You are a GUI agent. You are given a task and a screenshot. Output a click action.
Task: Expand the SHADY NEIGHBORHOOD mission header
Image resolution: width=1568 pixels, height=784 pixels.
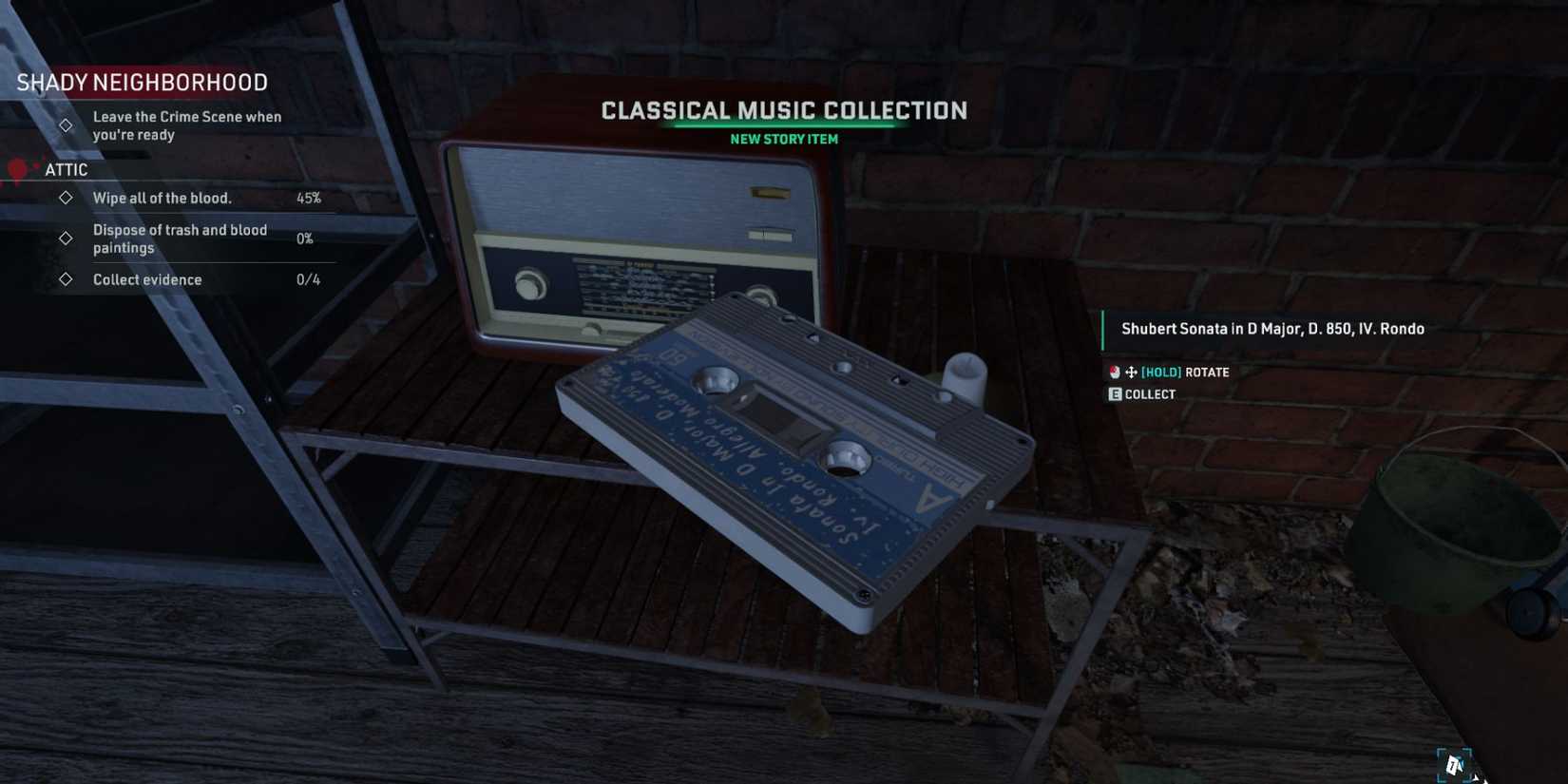pyautogui.click(x=141, y=83)
